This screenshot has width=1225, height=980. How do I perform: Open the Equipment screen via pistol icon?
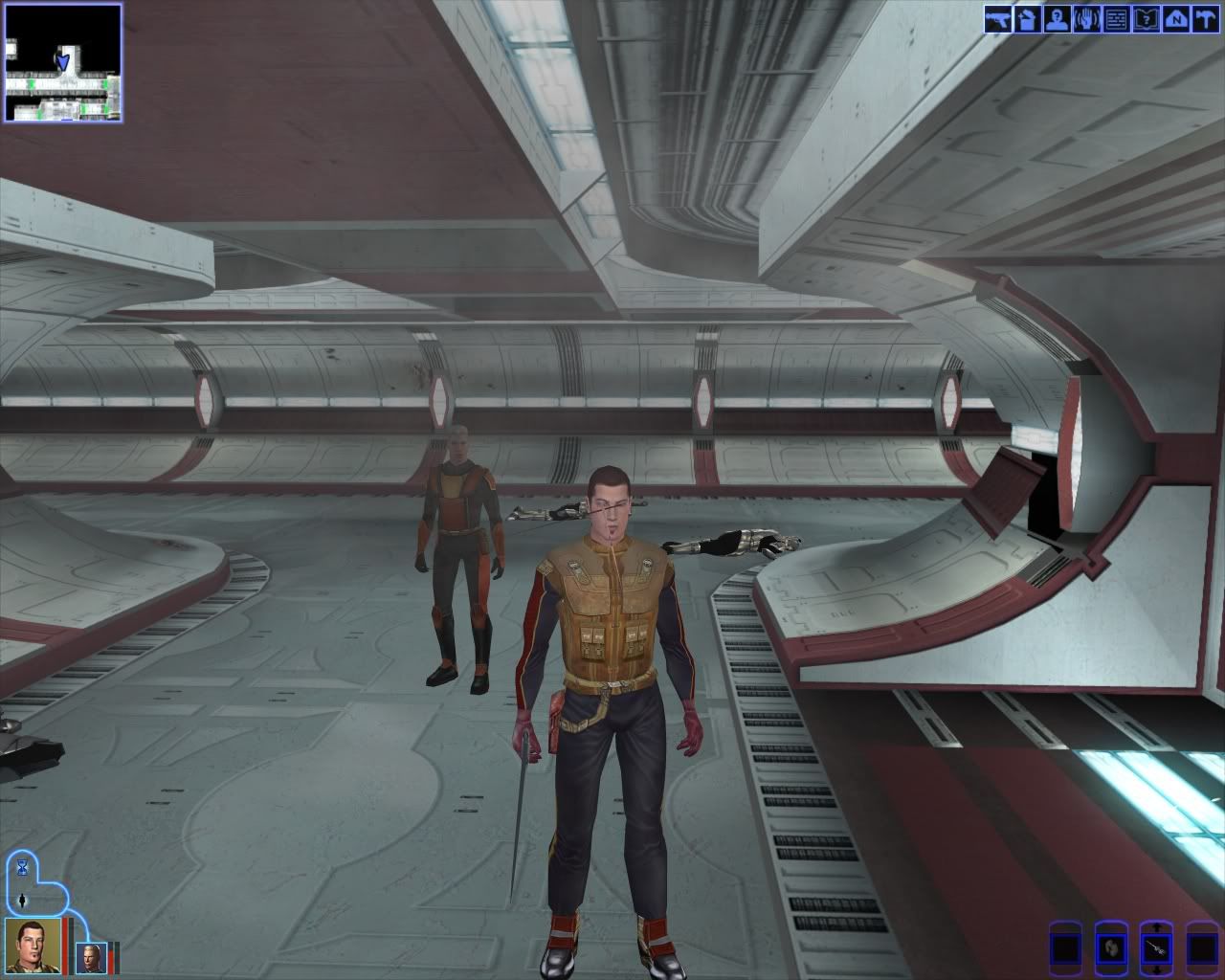point(997,19)
